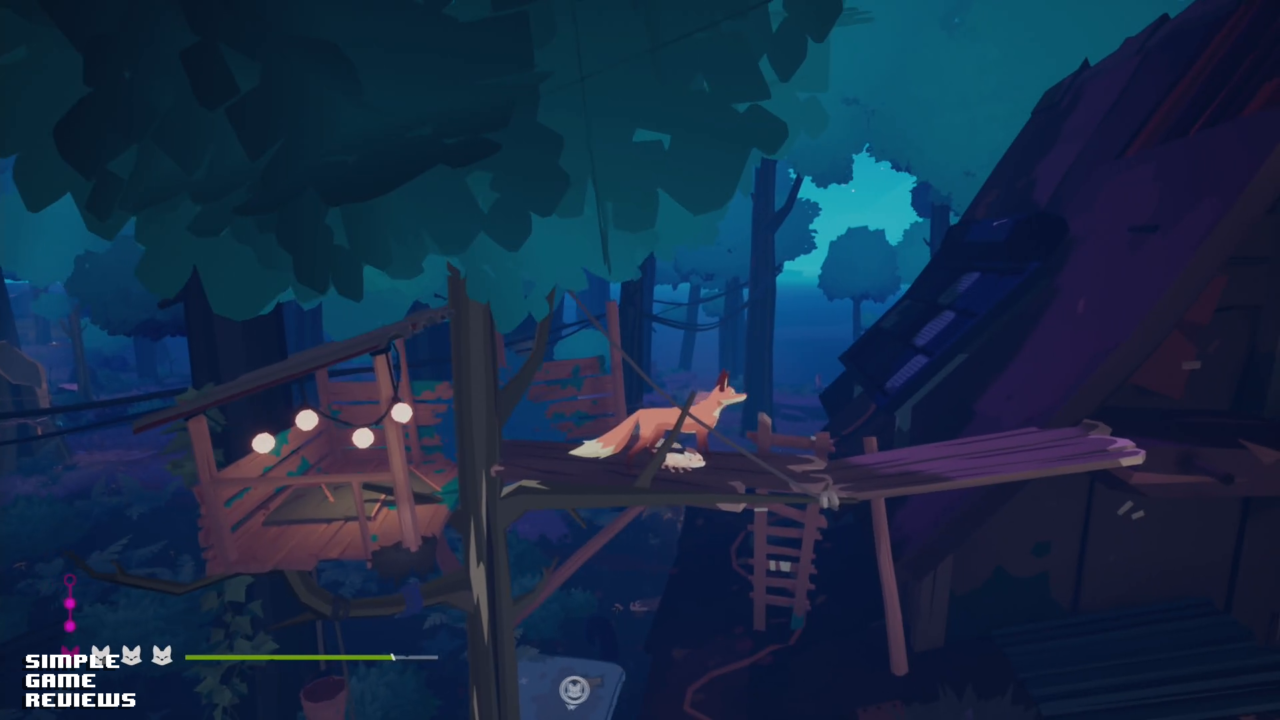
Task: Click the white marker on the progress bar
Action: click(x=394, y=657)
